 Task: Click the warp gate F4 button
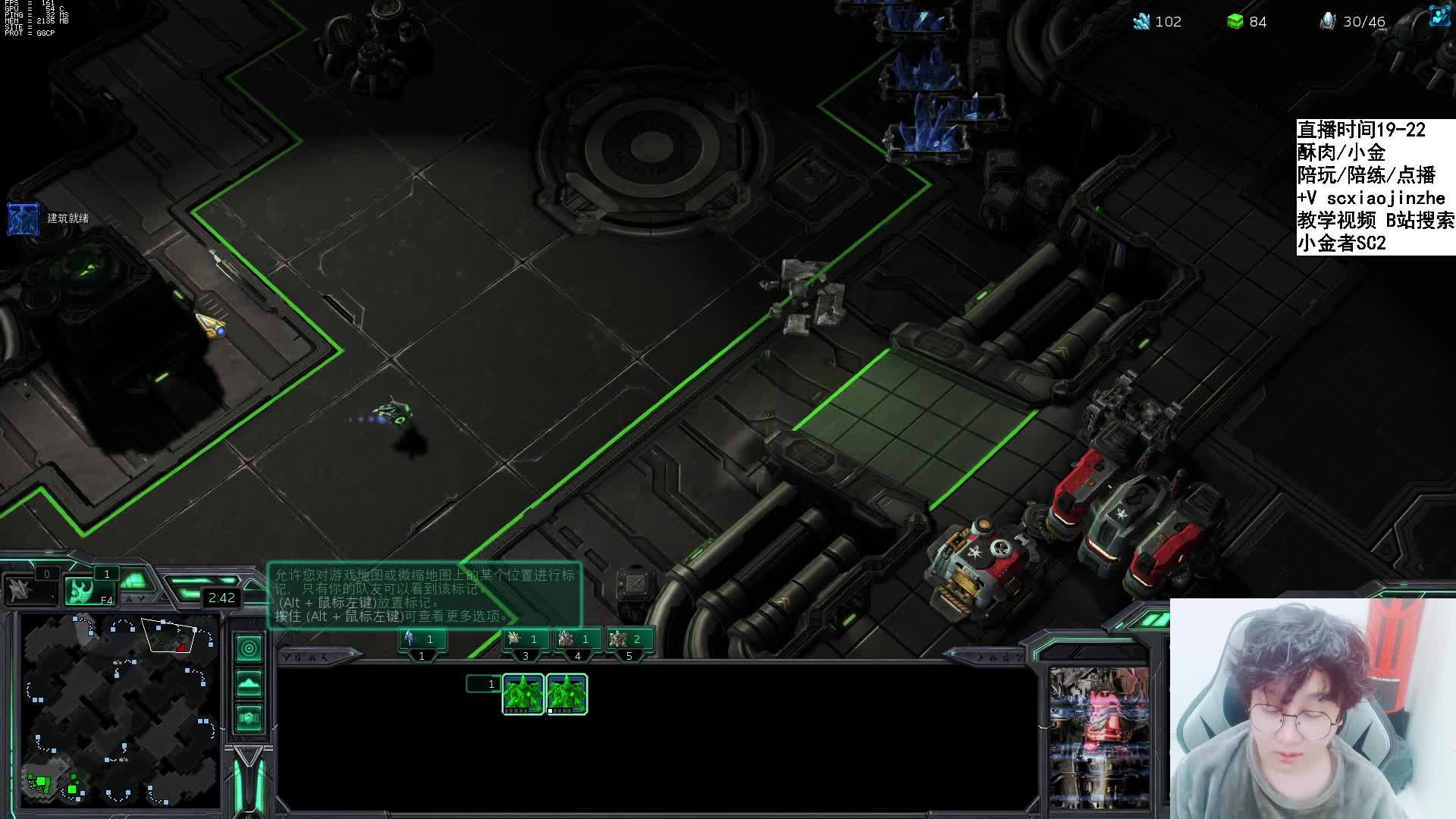[89, 591]
